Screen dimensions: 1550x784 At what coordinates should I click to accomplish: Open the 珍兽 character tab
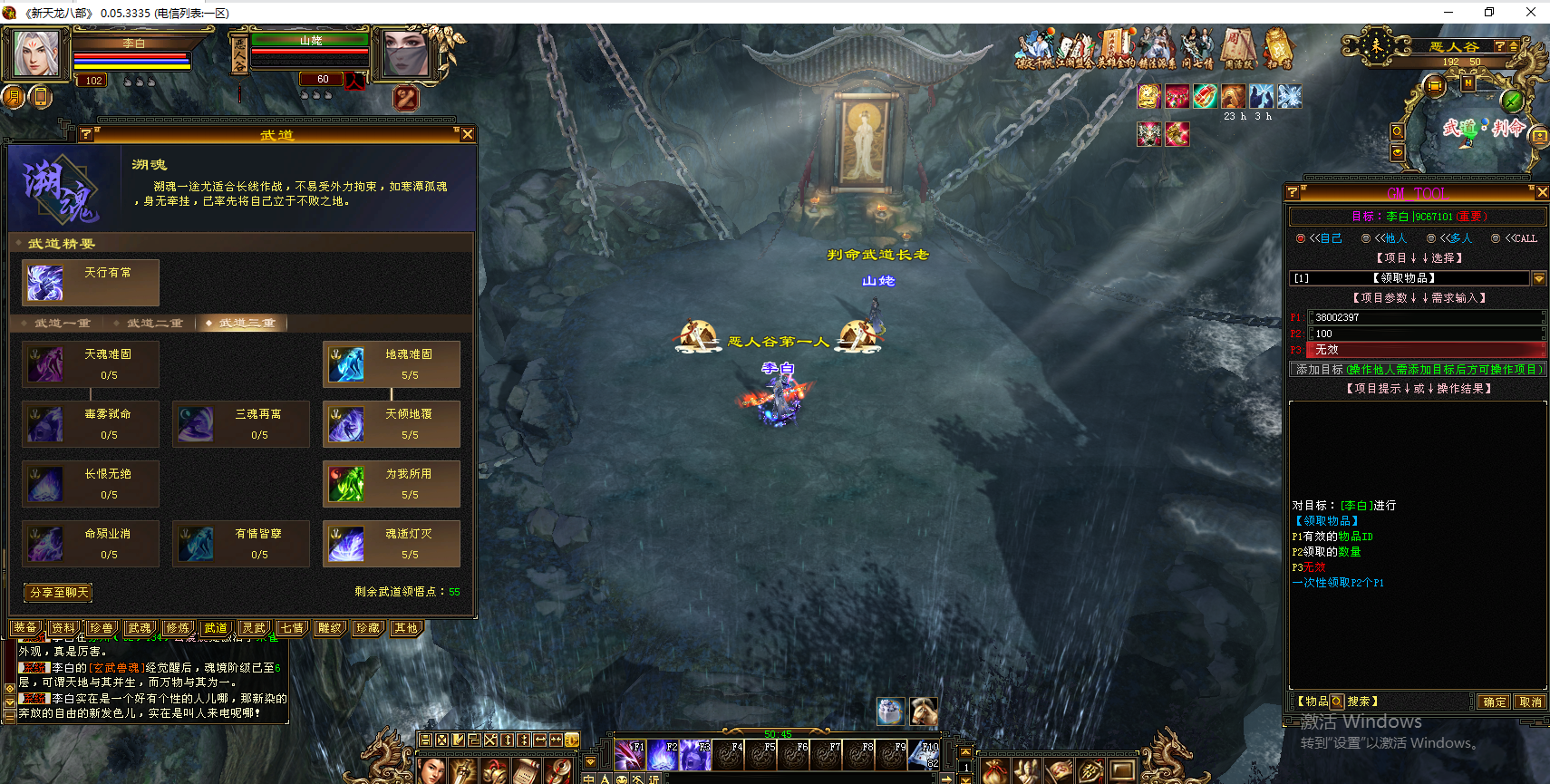pos(102,628)
